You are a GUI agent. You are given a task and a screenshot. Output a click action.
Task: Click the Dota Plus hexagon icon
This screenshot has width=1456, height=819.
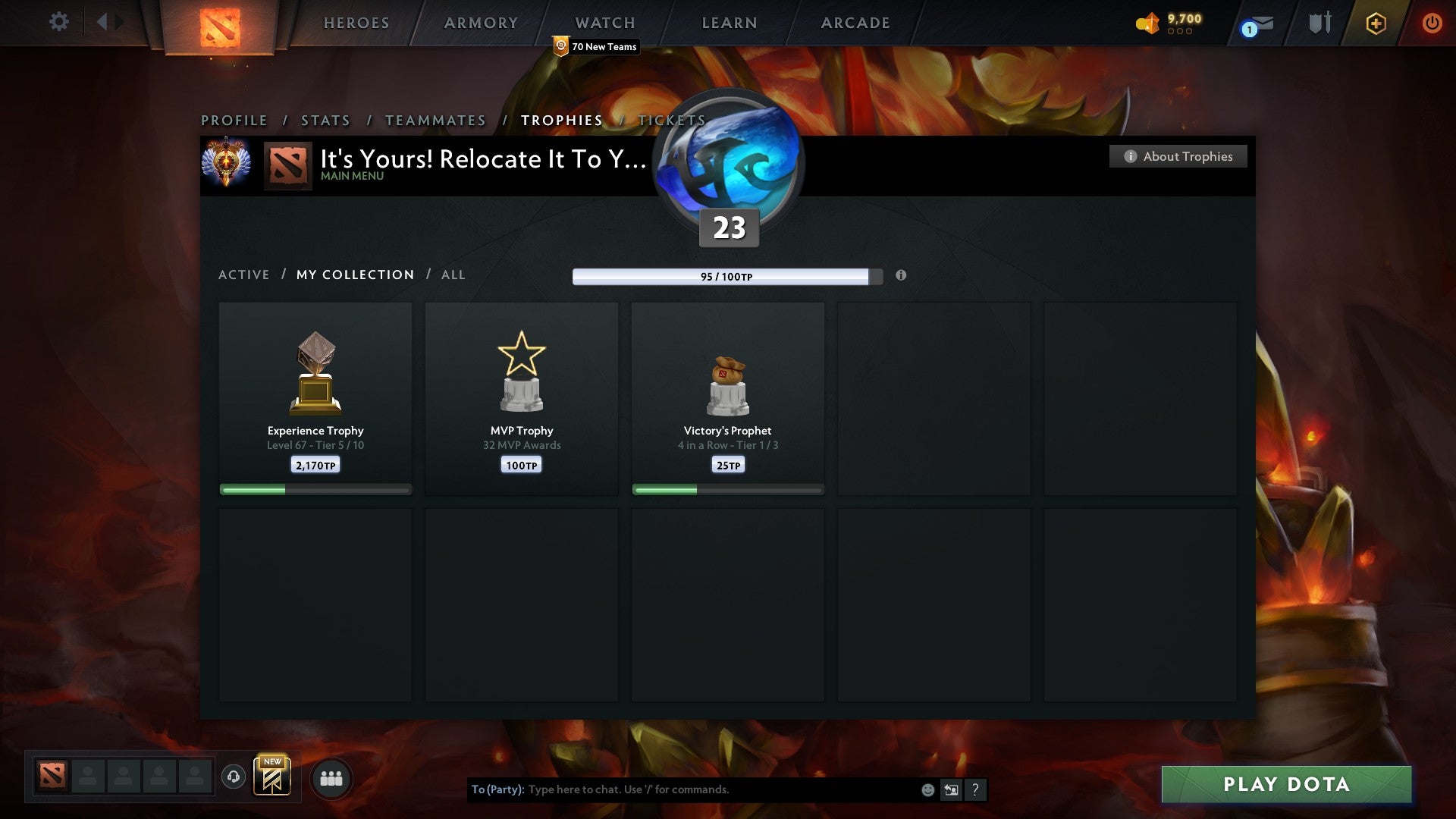point(1376,22)
